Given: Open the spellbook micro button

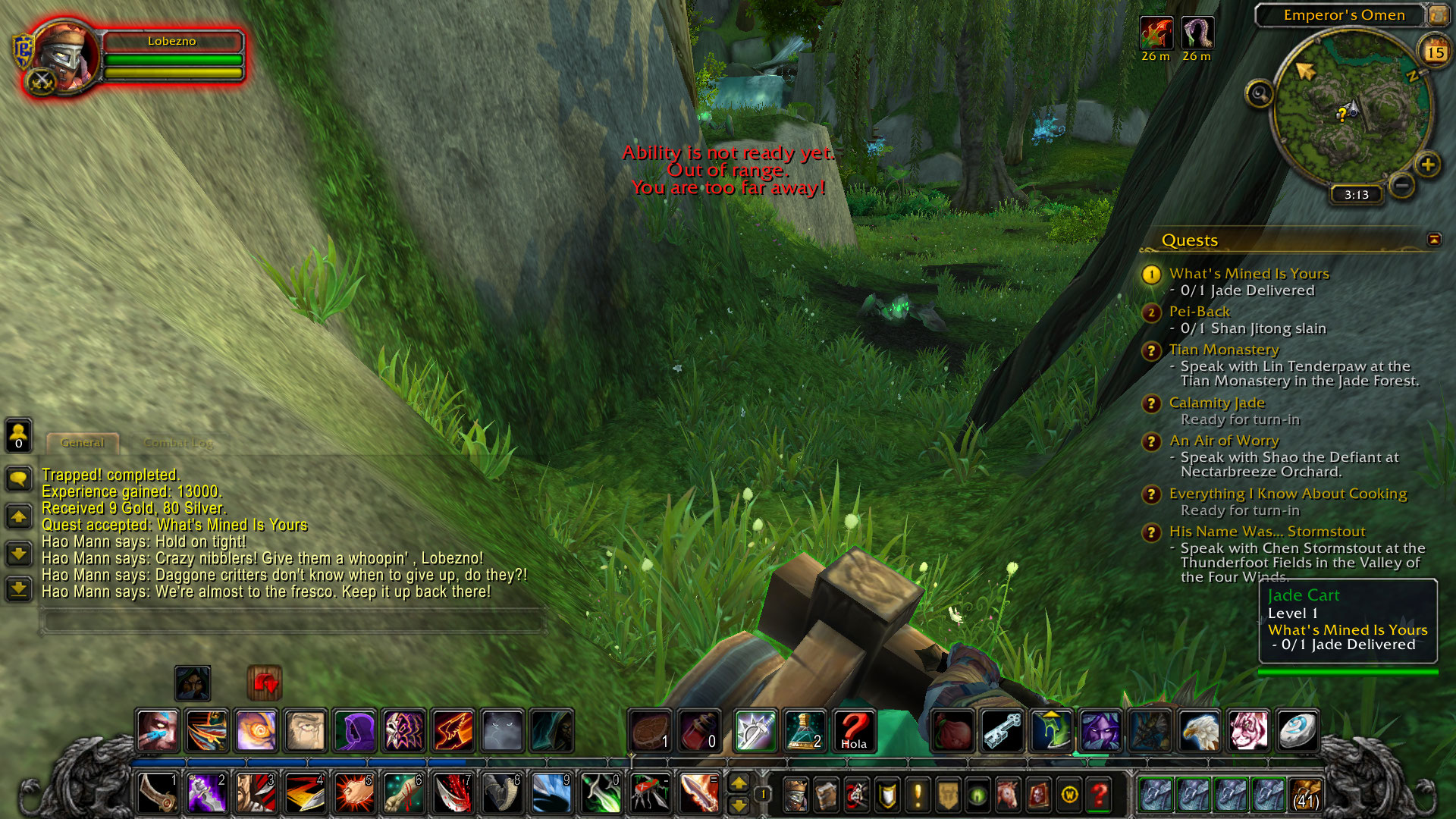Looking at the screenshot, I should (826, 795).
